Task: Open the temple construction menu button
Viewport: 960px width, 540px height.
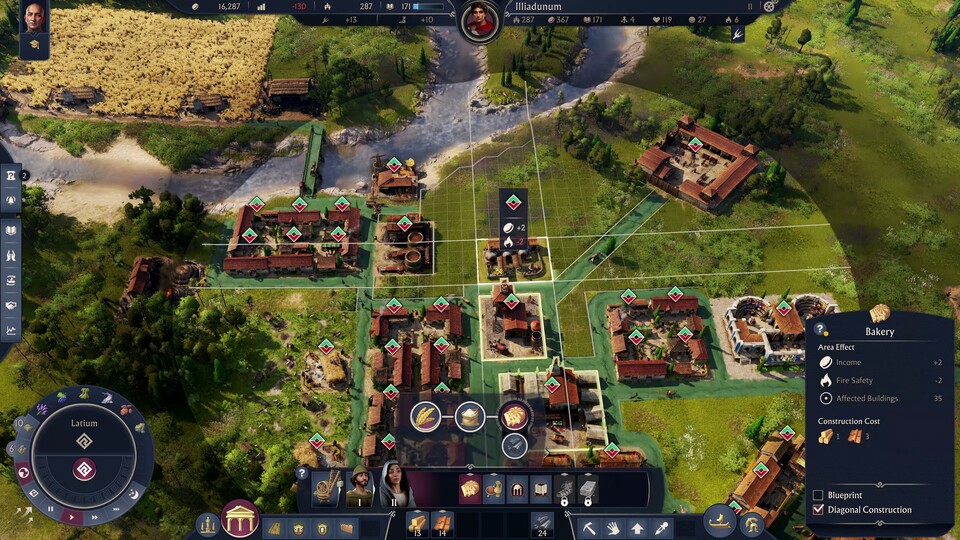Action: [240, 519]
